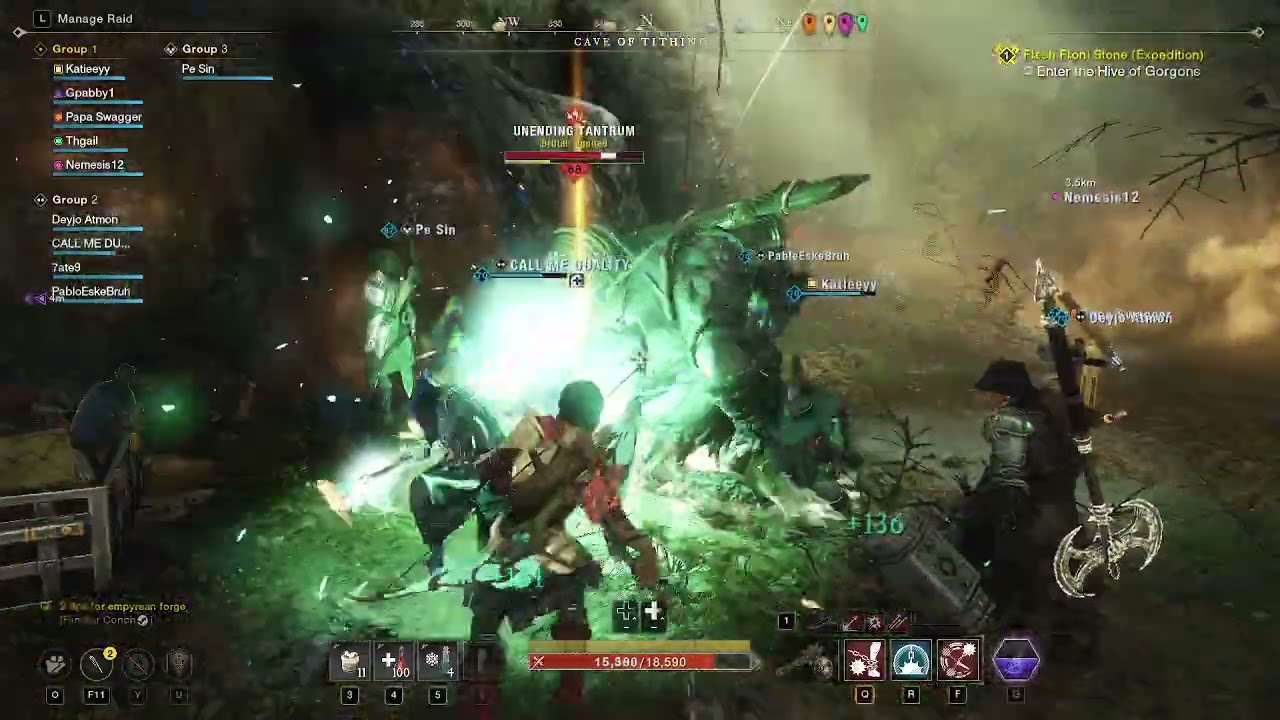1280x720 pixels.
Task: Select Pe Sin in Group 3
Action: pos(198,69)
